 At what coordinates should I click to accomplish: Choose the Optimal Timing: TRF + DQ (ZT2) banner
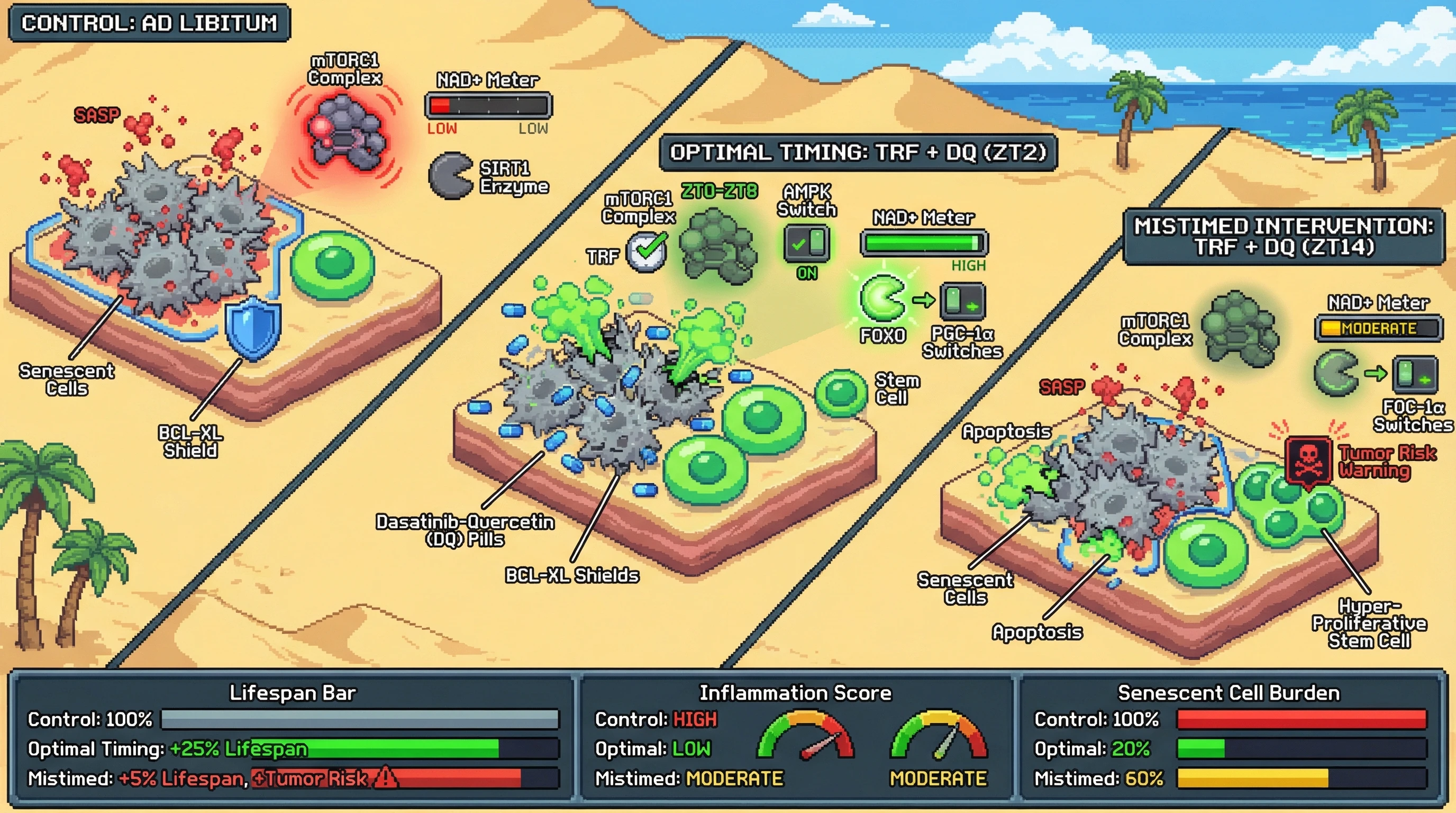858,152
